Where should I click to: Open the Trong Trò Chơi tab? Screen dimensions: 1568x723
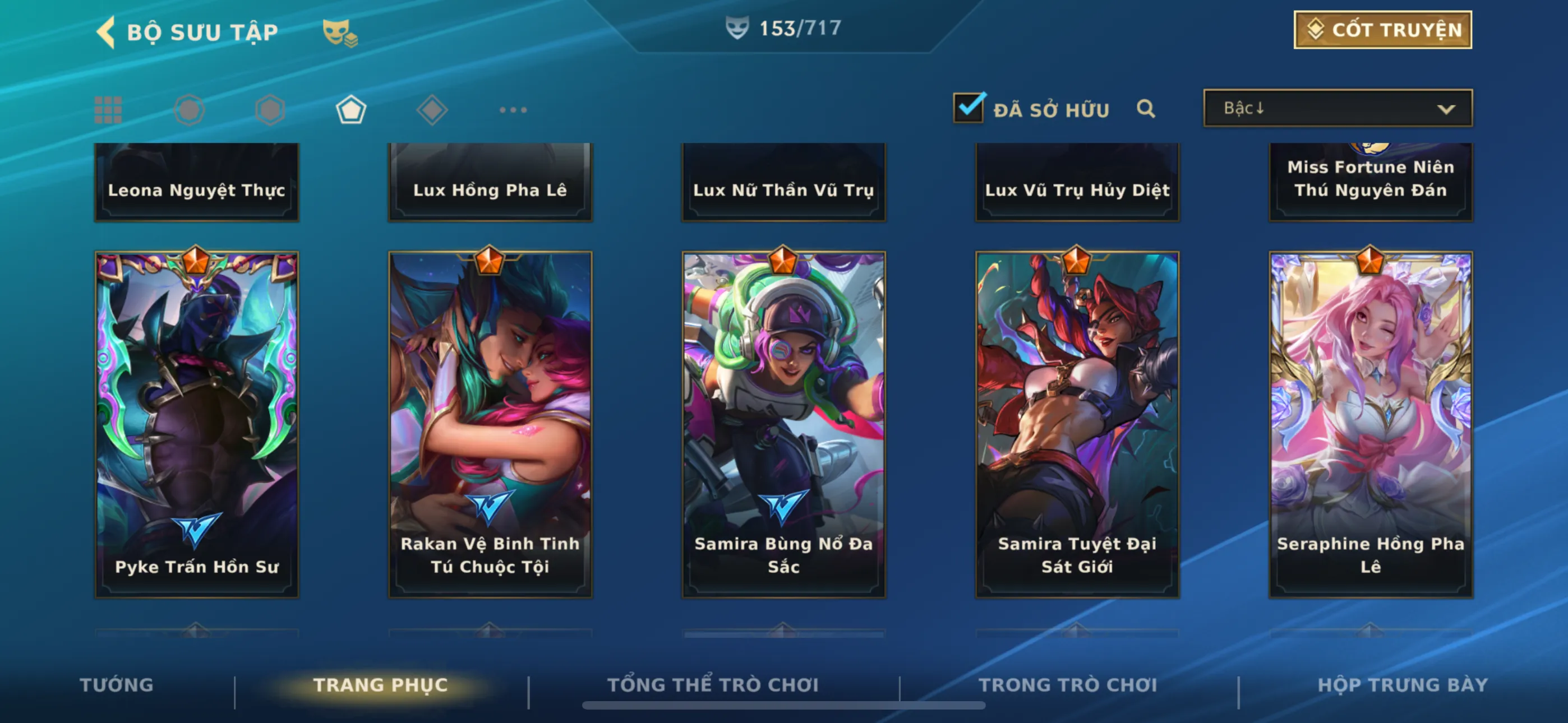1068,685
